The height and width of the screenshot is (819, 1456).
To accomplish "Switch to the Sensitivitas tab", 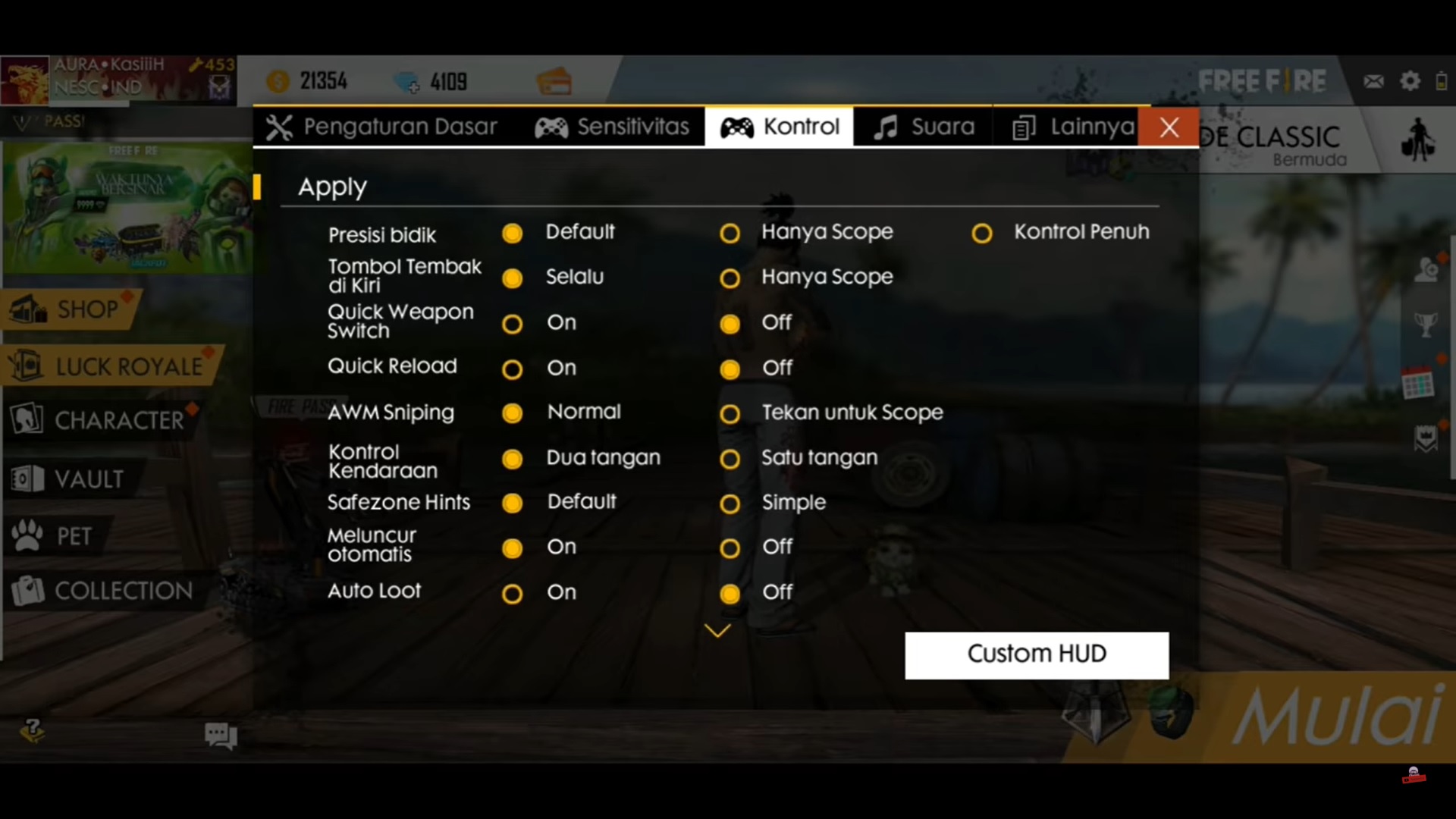I will (x=612, y=127).
